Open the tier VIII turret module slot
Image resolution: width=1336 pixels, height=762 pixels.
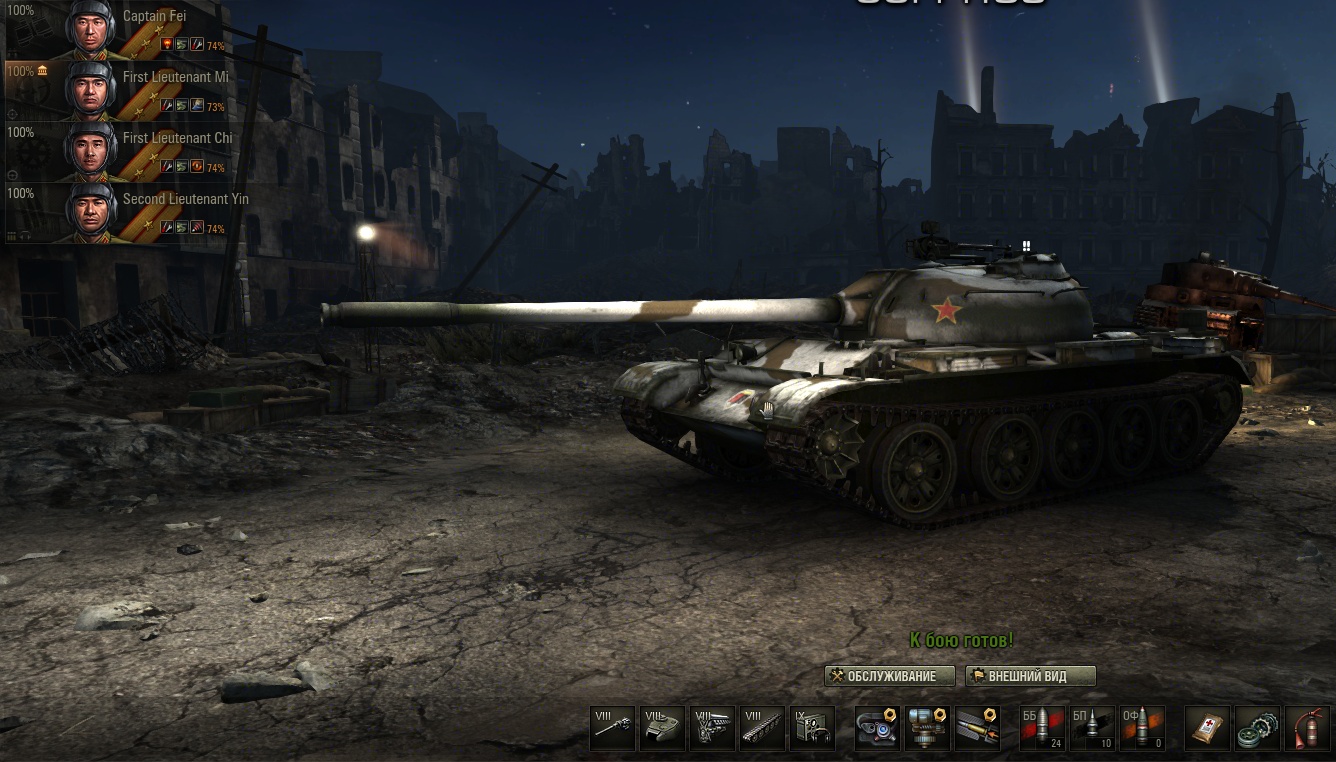(x=662, y=728)
